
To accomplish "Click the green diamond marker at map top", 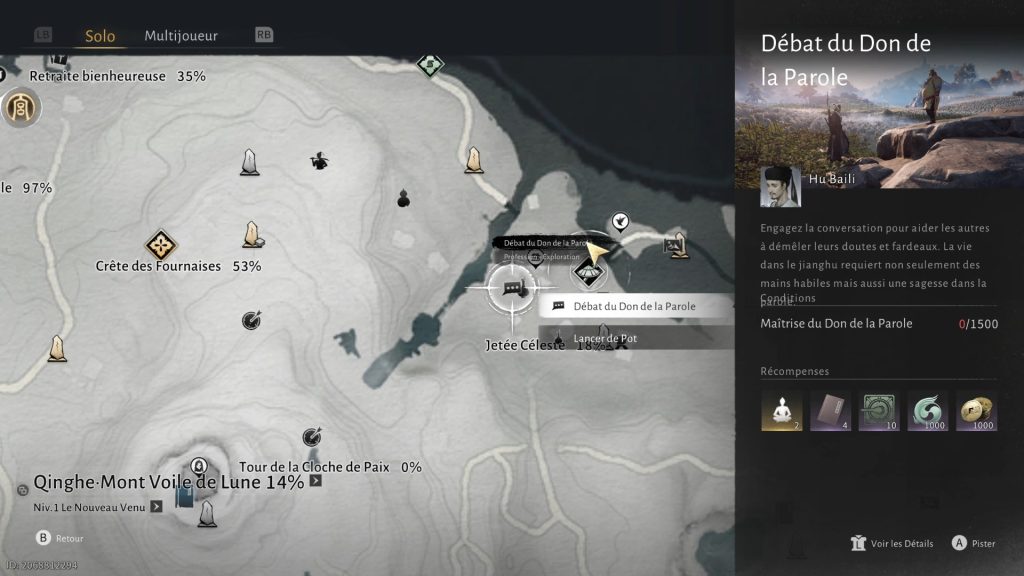I will coord(430,65).
